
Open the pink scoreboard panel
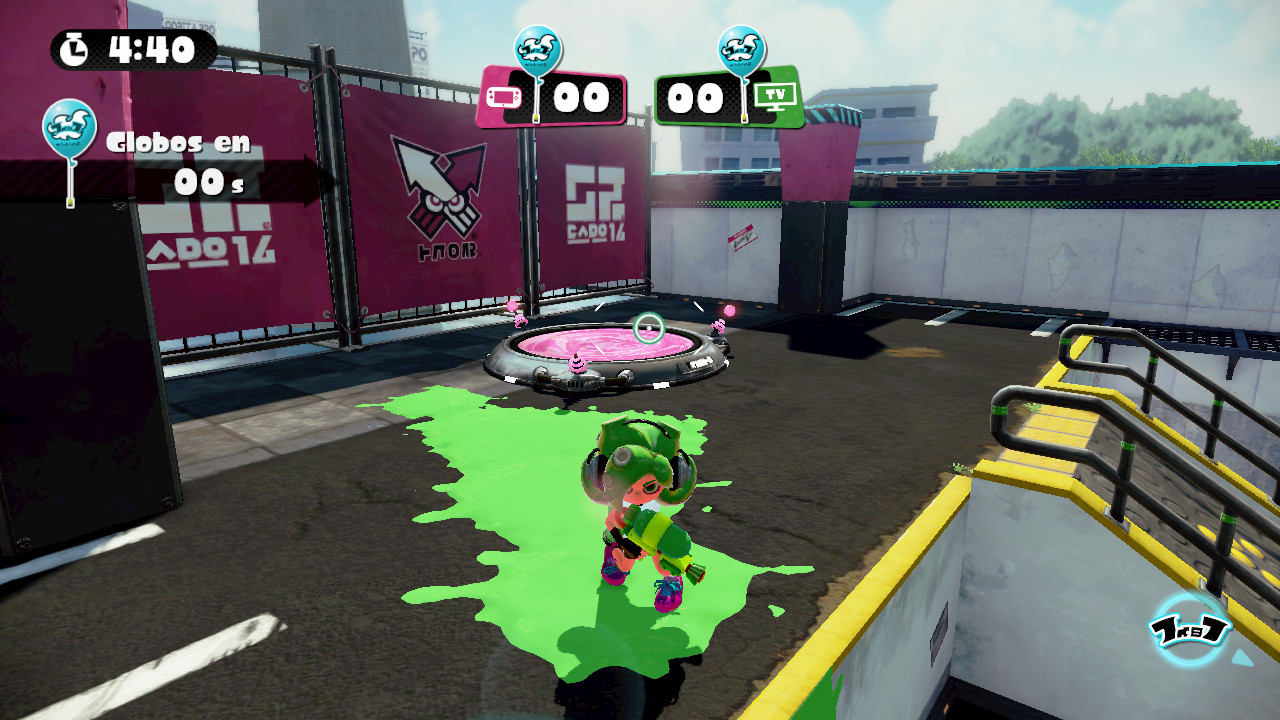pyautogui.click(x=560, y=98)
